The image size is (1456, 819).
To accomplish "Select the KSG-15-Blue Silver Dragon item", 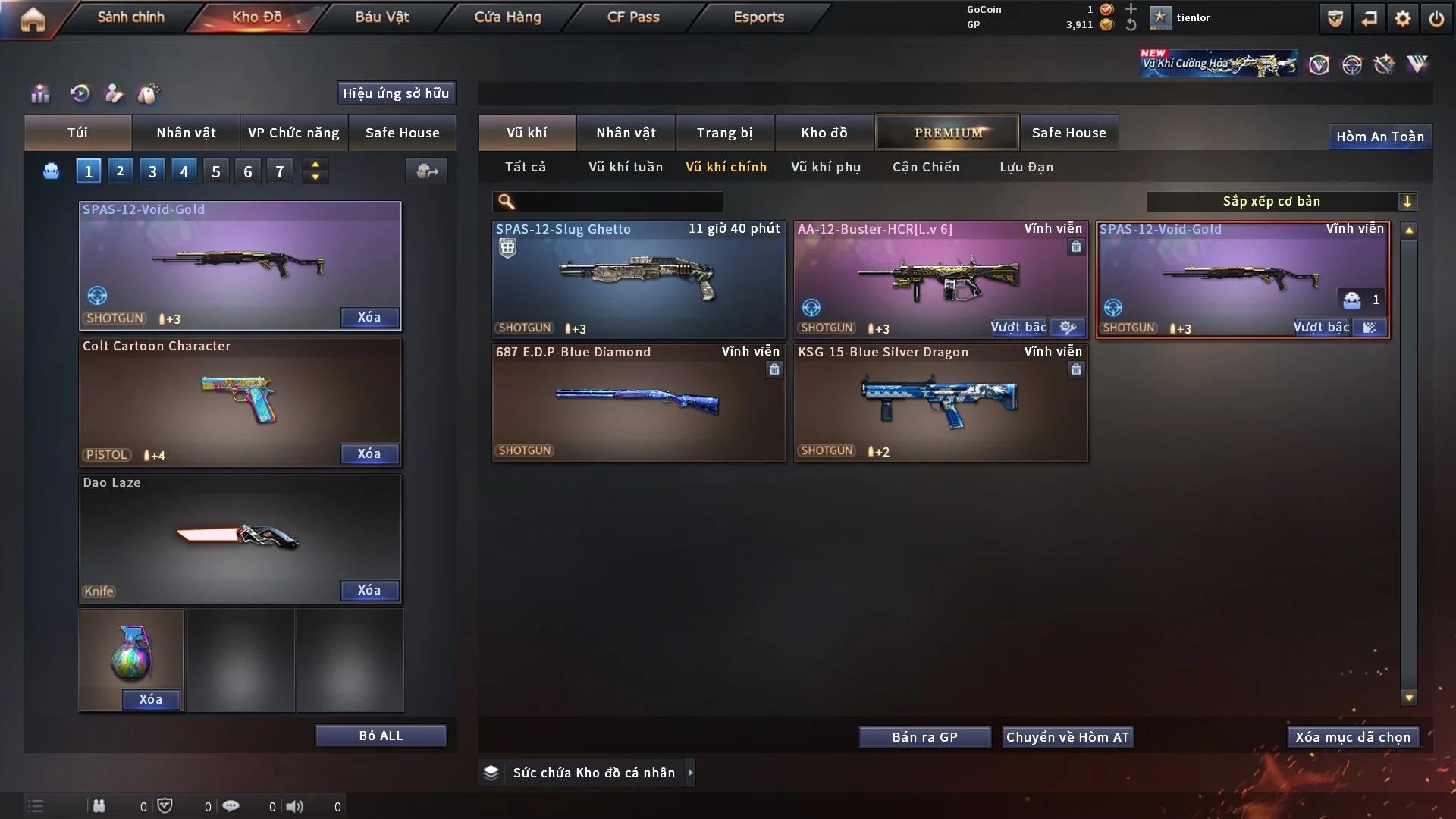I will [x=940, y=402].
